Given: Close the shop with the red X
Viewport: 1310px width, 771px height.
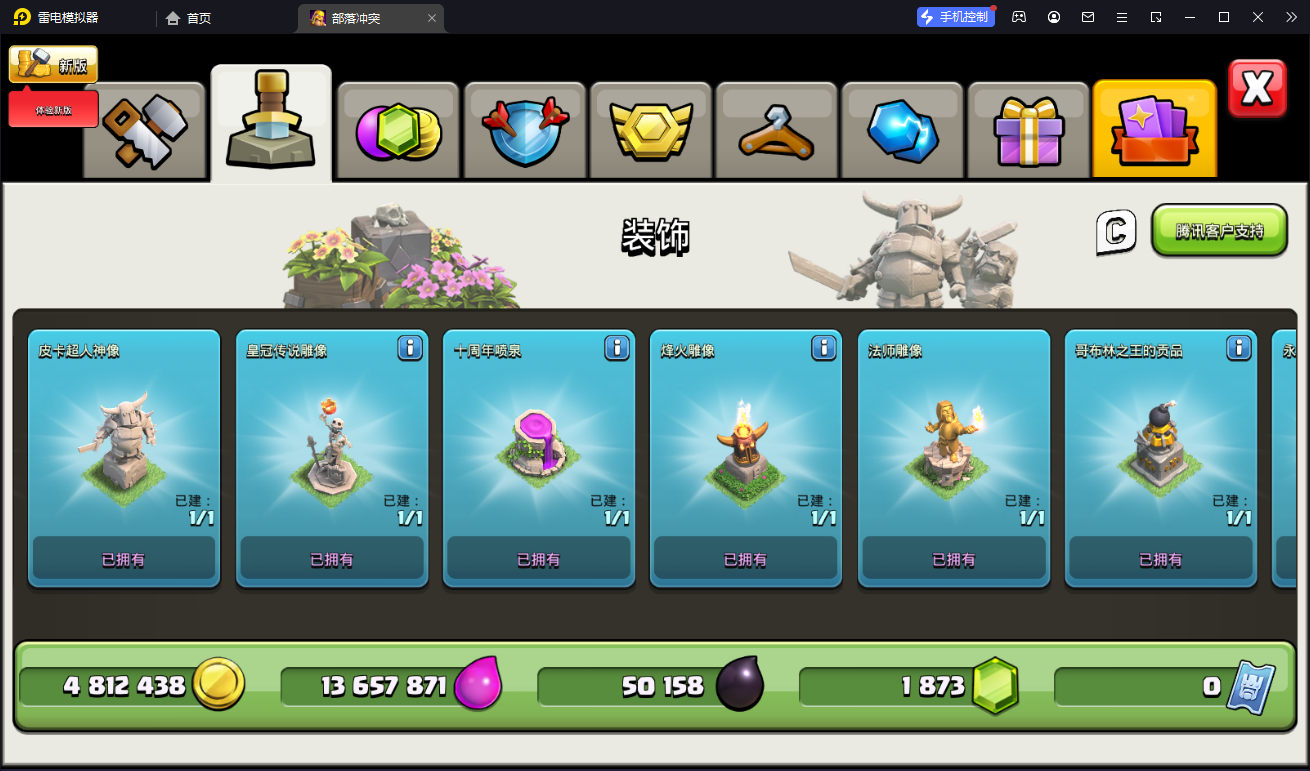Looking at the screenshot, I should [x=1257, y=89].
